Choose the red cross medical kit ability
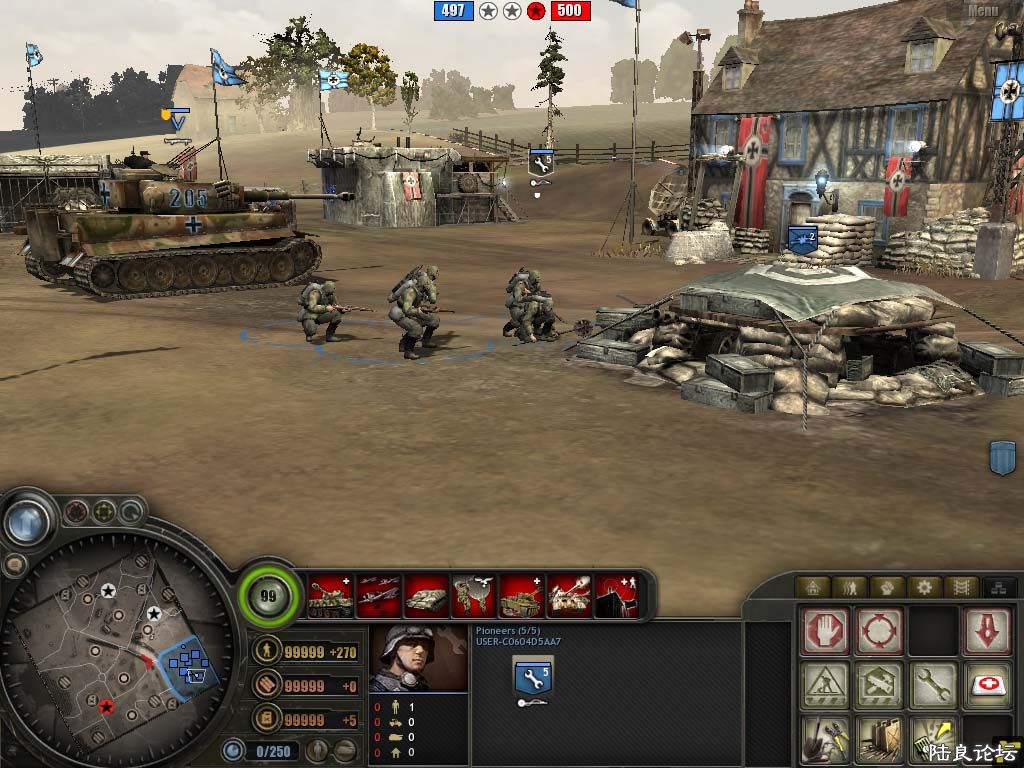 click(x=986, y=686)
